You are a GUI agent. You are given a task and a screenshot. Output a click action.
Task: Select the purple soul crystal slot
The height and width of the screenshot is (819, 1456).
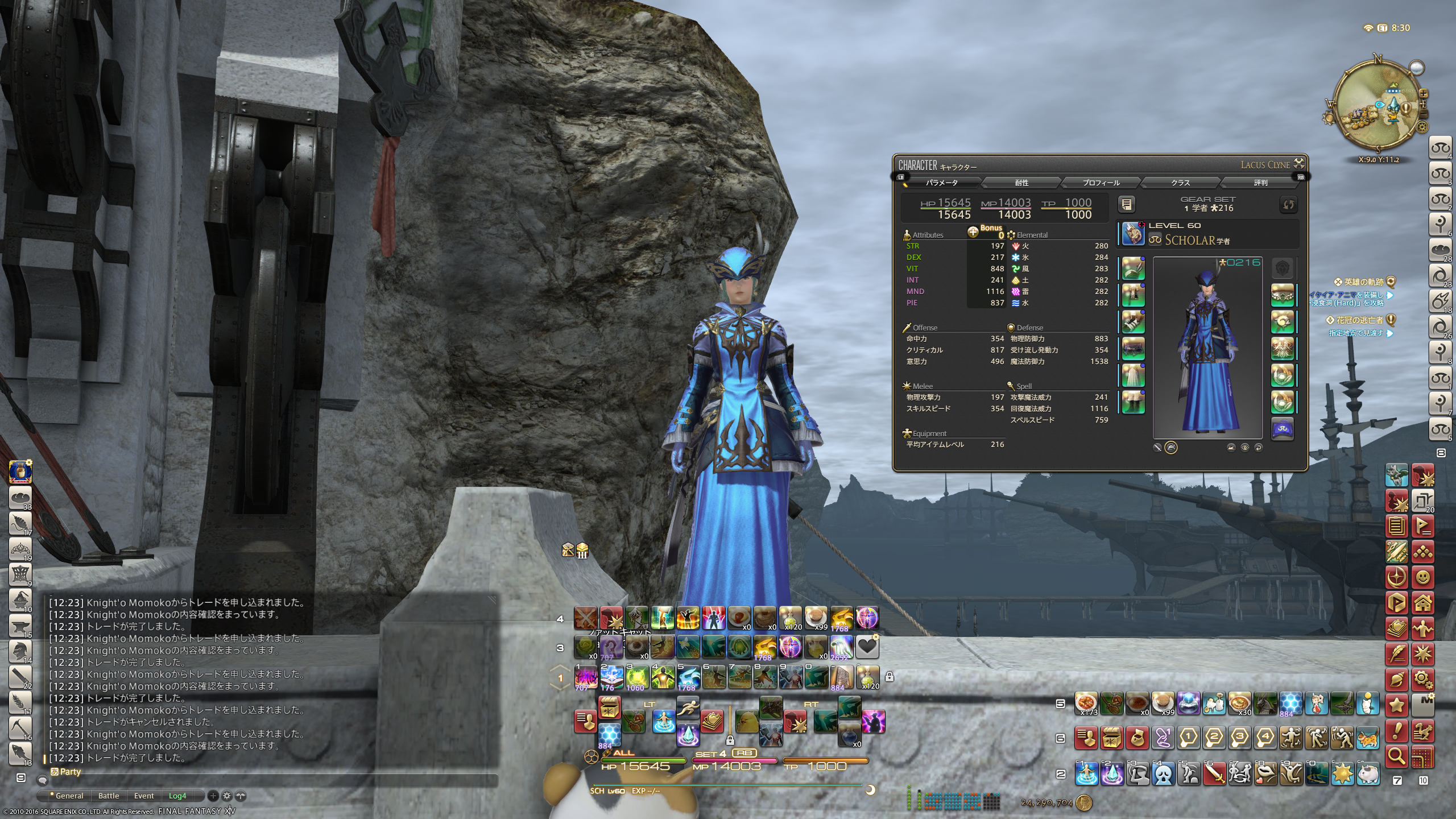[1282, 429]
